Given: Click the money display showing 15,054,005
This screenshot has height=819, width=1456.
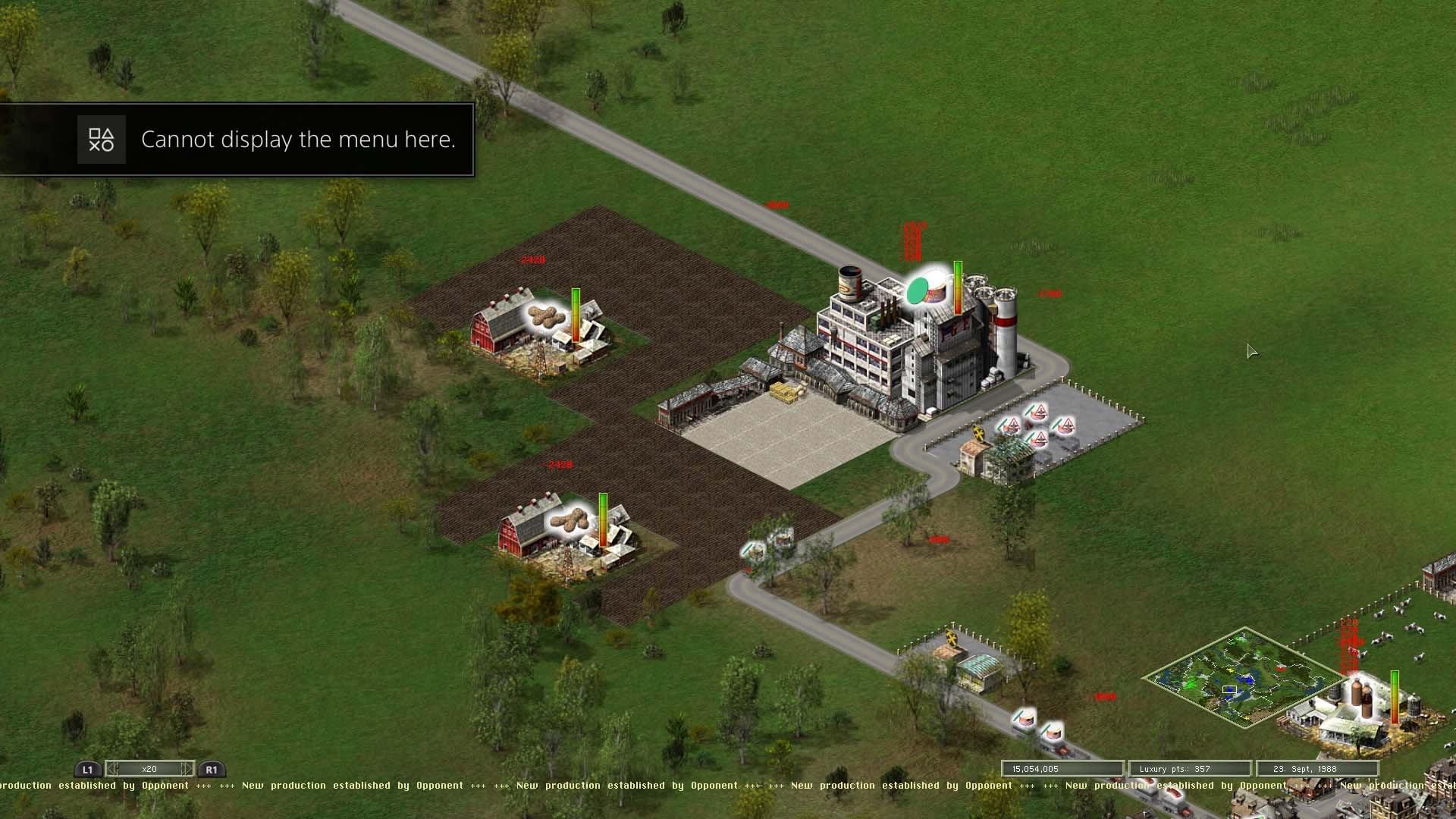Looking at the screenshot, I should (x=1060, y=768).
